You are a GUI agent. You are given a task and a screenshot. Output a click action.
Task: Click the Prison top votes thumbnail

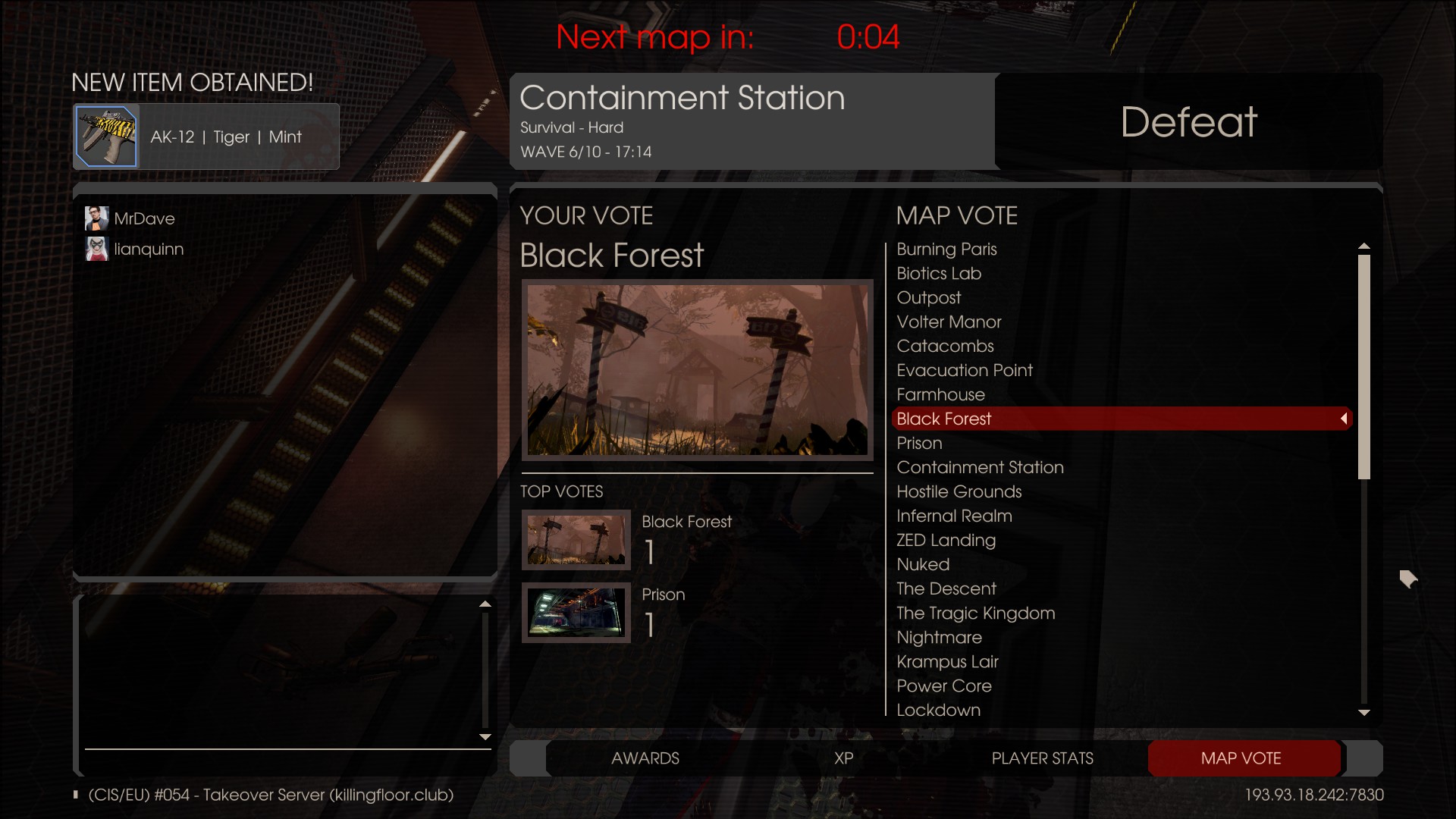click(576, 613)
